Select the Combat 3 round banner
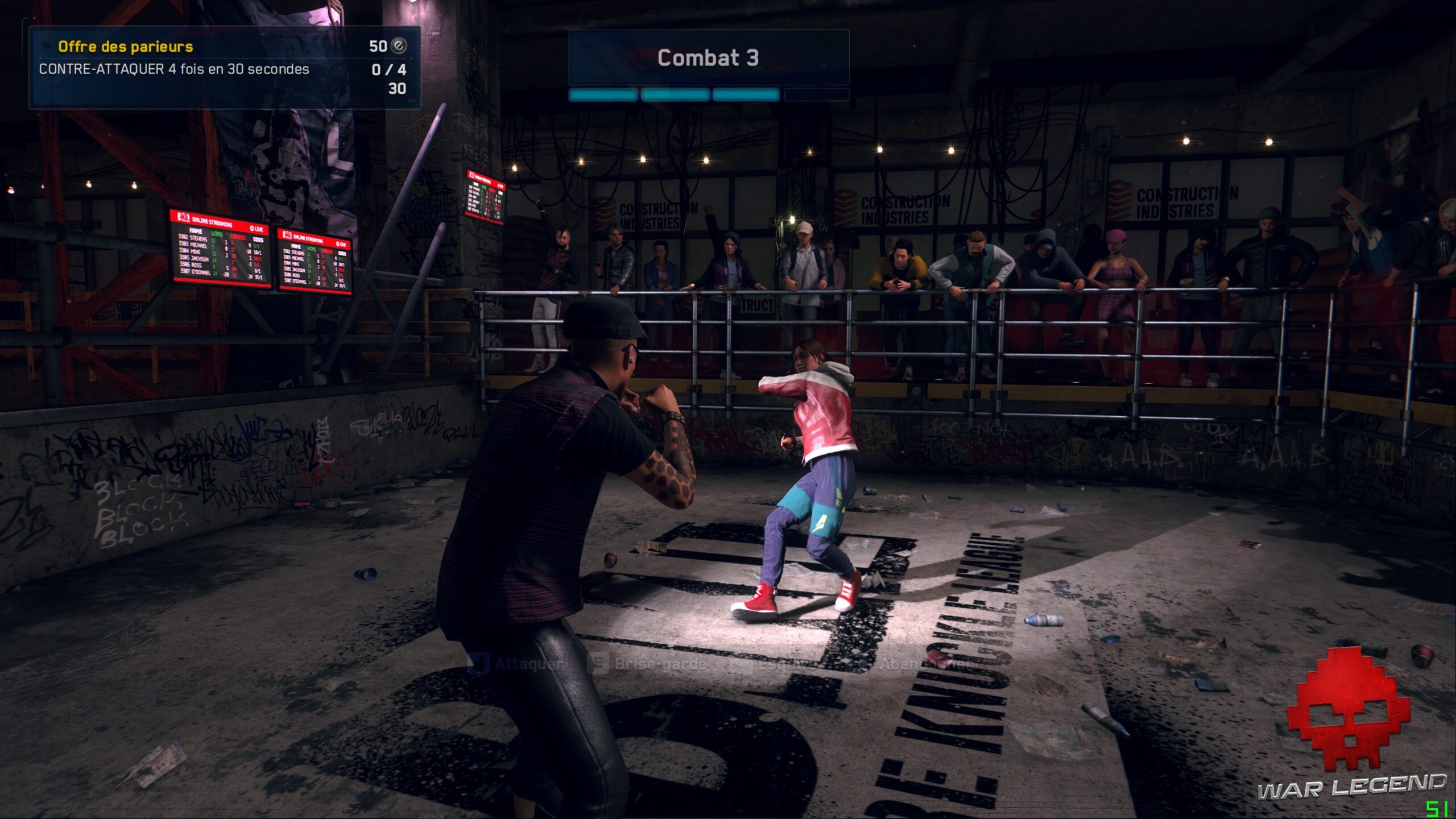The width and height of the screenshot is (1456, 819). click(x=708, y=57)
